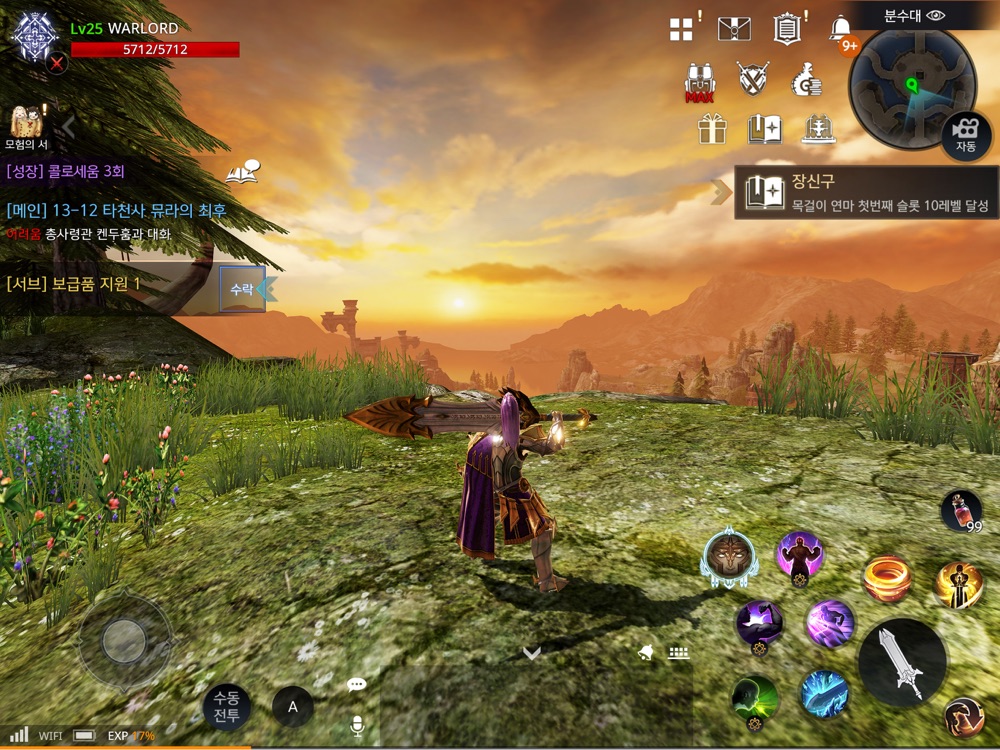This screenshot has width=1000, height=750.
Task: Open the gold coin bag shop
Action: [806, 79]
